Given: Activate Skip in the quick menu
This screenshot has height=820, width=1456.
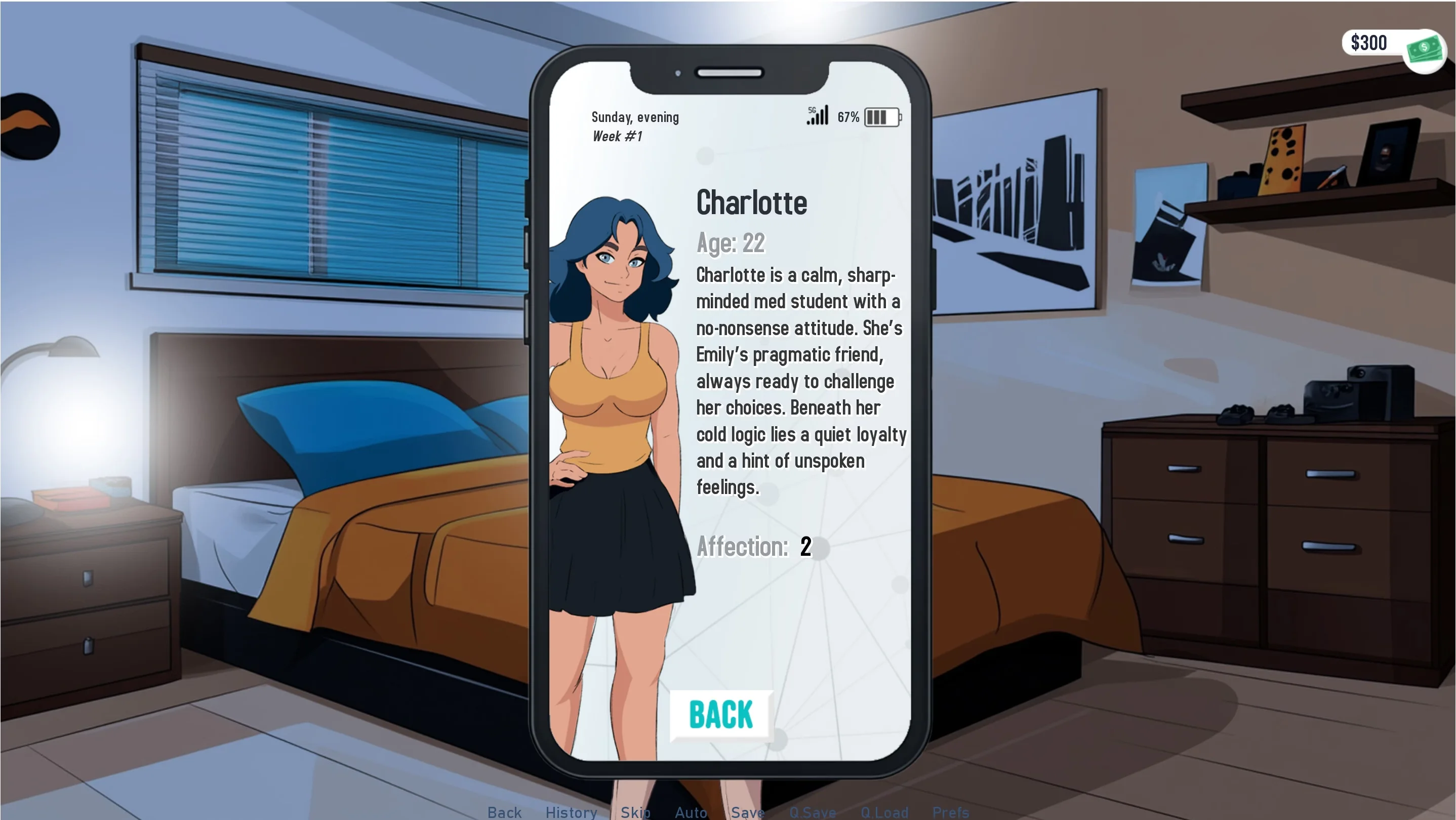Looking at the screenshot, I should pyautogui.click(x=635, y=812).
